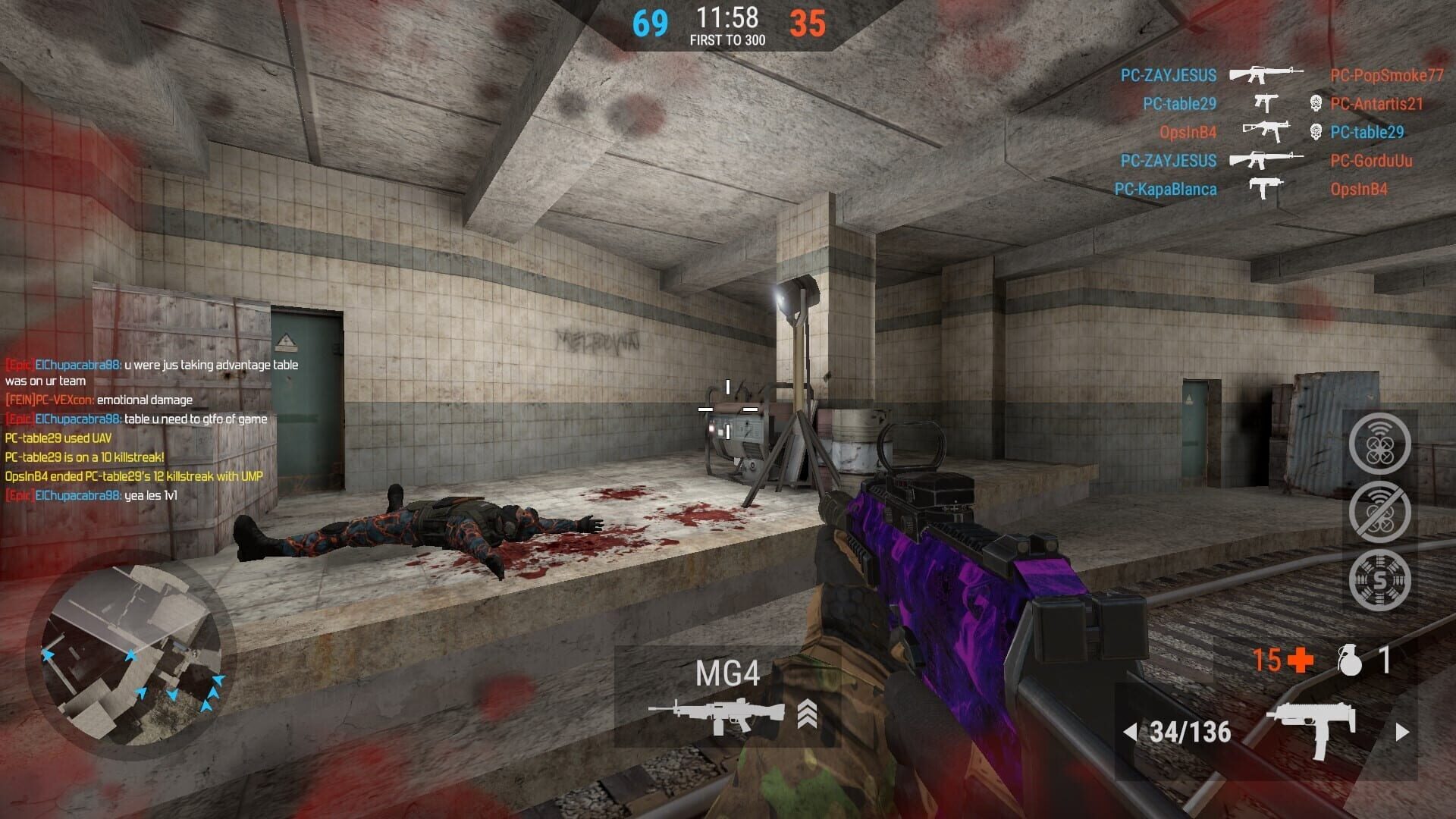Click the skull icon beside PC-table29
Screen dimensions: 1456x819
point(1317,131)
